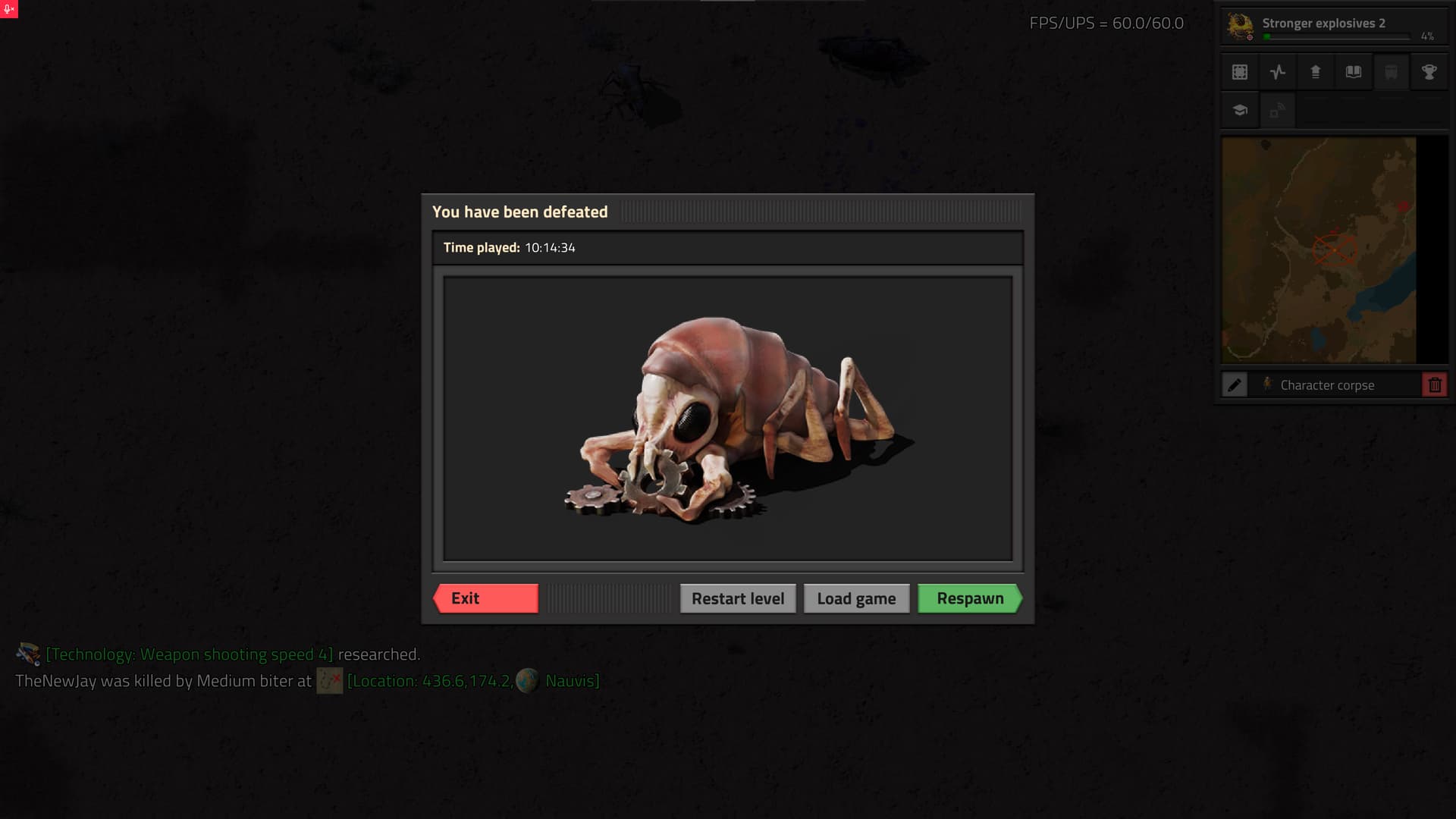
Task: Choose Restart level
Action: [737, 598]
